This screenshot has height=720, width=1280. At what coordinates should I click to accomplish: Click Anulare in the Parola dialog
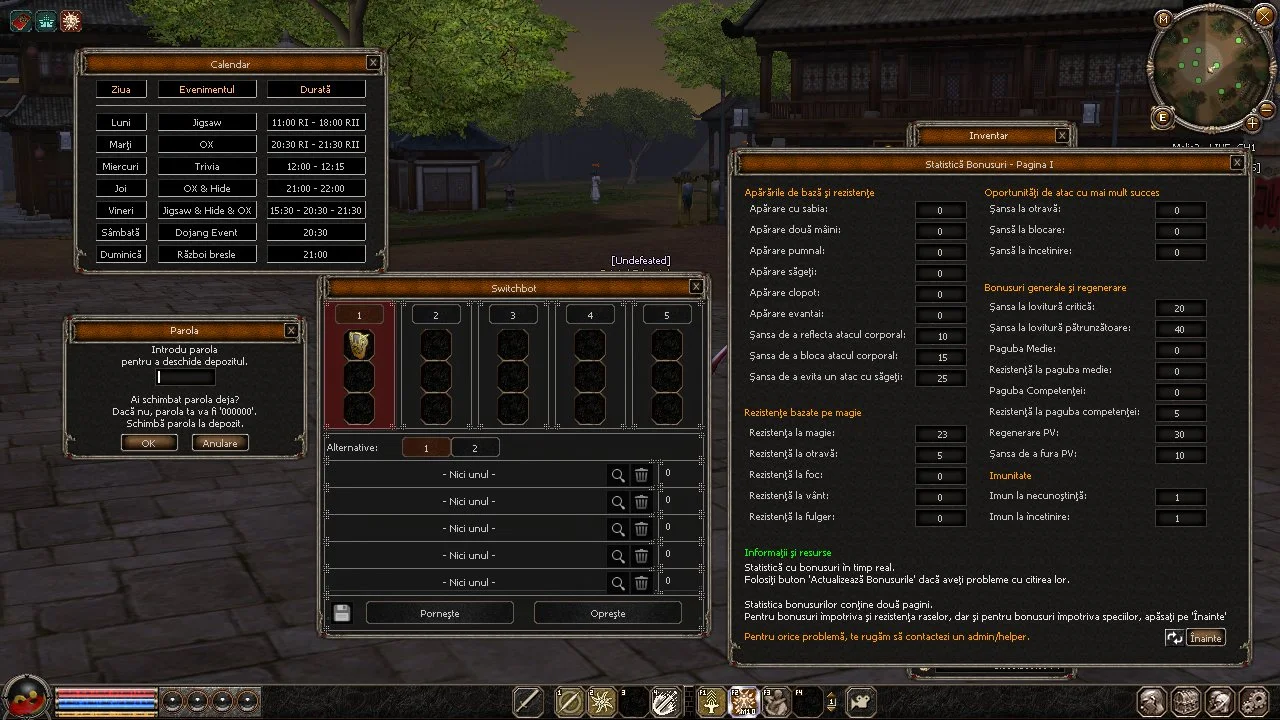tap(220, 443)
